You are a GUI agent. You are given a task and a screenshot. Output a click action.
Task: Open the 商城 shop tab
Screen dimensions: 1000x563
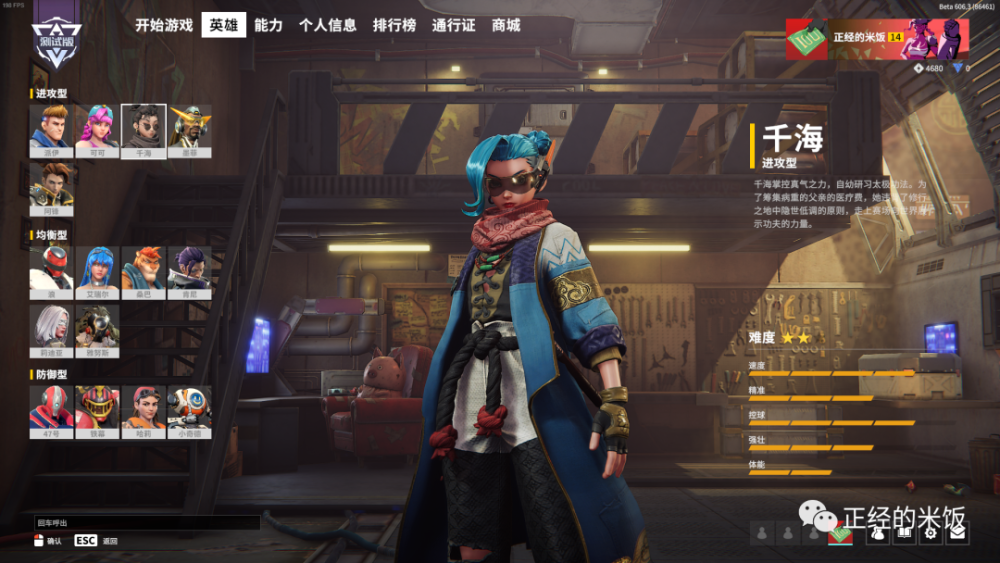(x=506, y=25)
